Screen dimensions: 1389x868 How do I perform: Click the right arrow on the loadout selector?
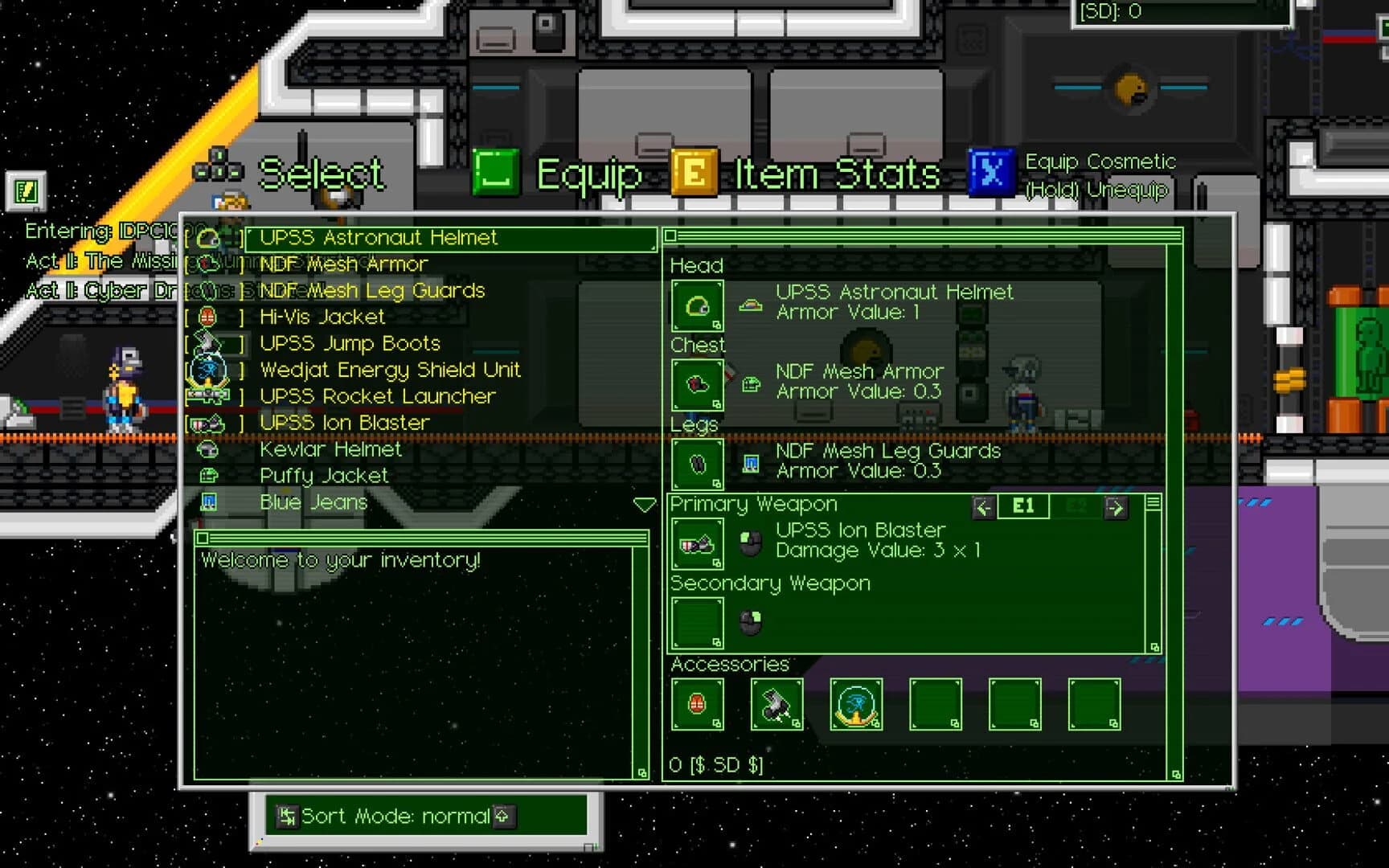click(1116, 506)
